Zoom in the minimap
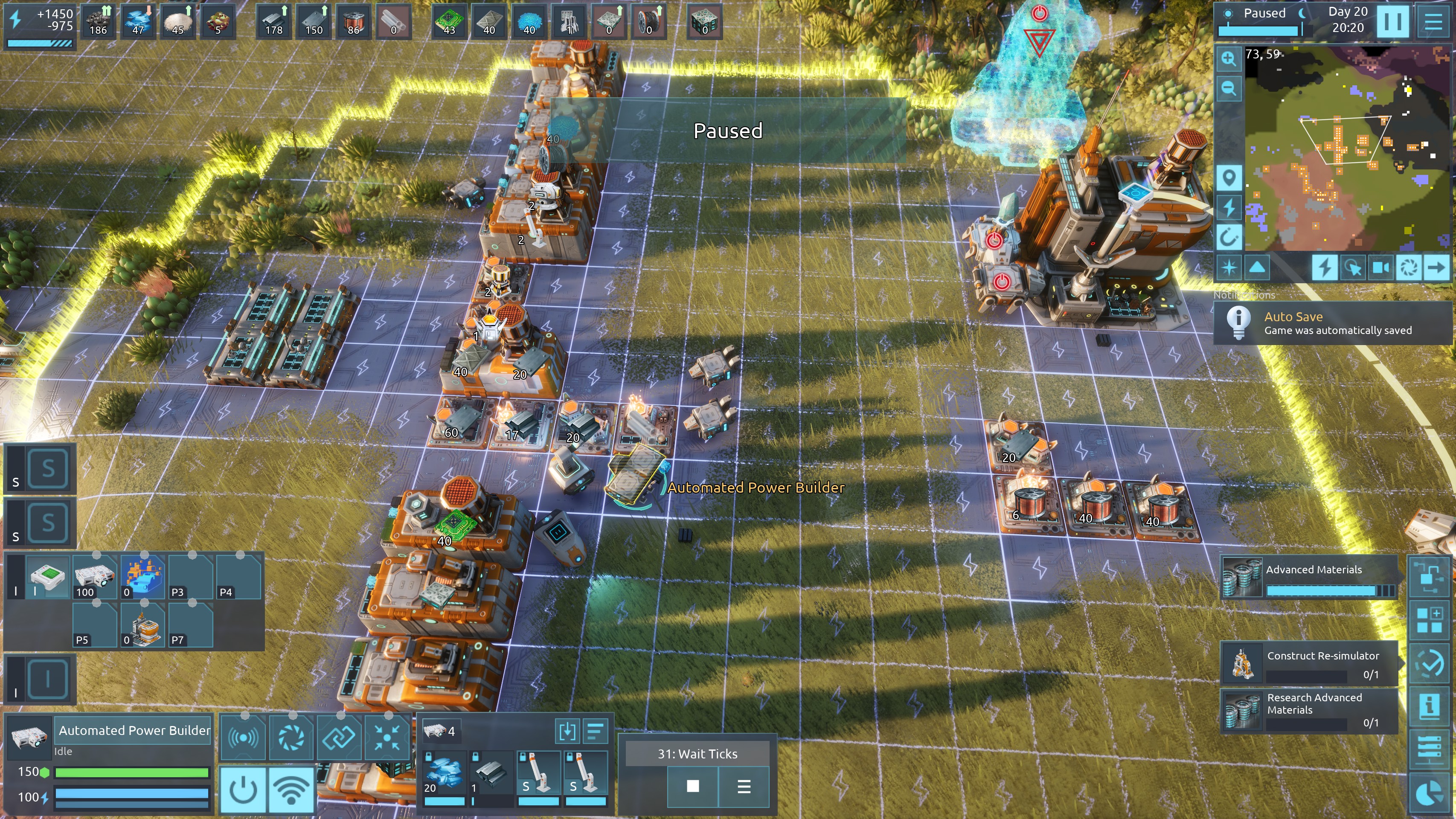The width and height of the screenshot is (1456, 819). point(1228,59)
